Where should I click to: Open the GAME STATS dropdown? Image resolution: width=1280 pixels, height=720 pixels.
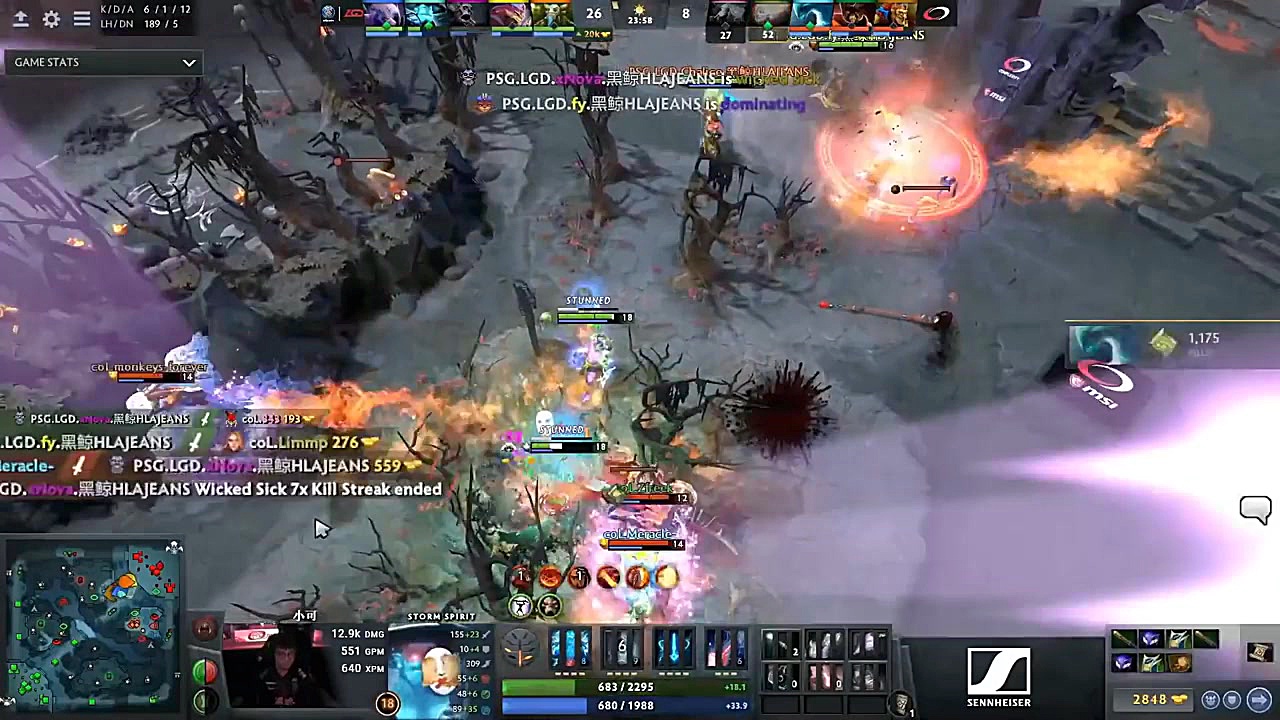click(100, 62)
